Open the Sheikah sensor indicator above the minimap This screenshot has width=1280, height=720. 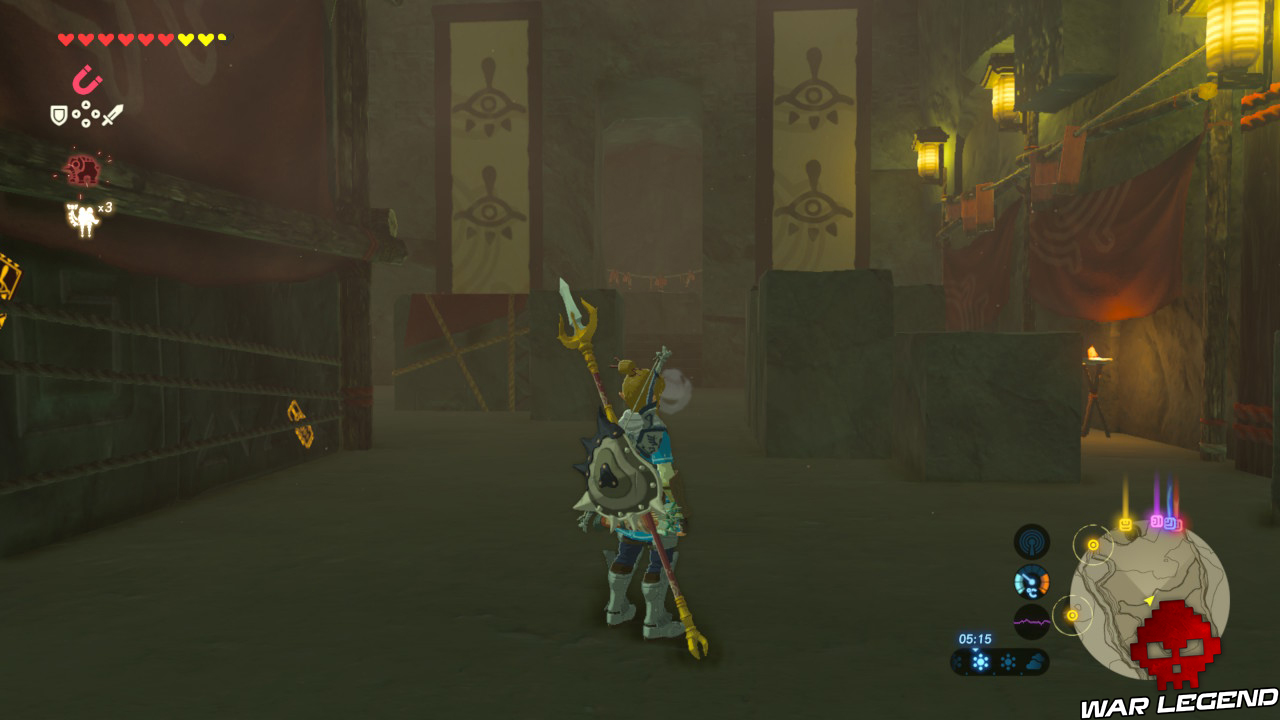click(x=1030, y=542)
